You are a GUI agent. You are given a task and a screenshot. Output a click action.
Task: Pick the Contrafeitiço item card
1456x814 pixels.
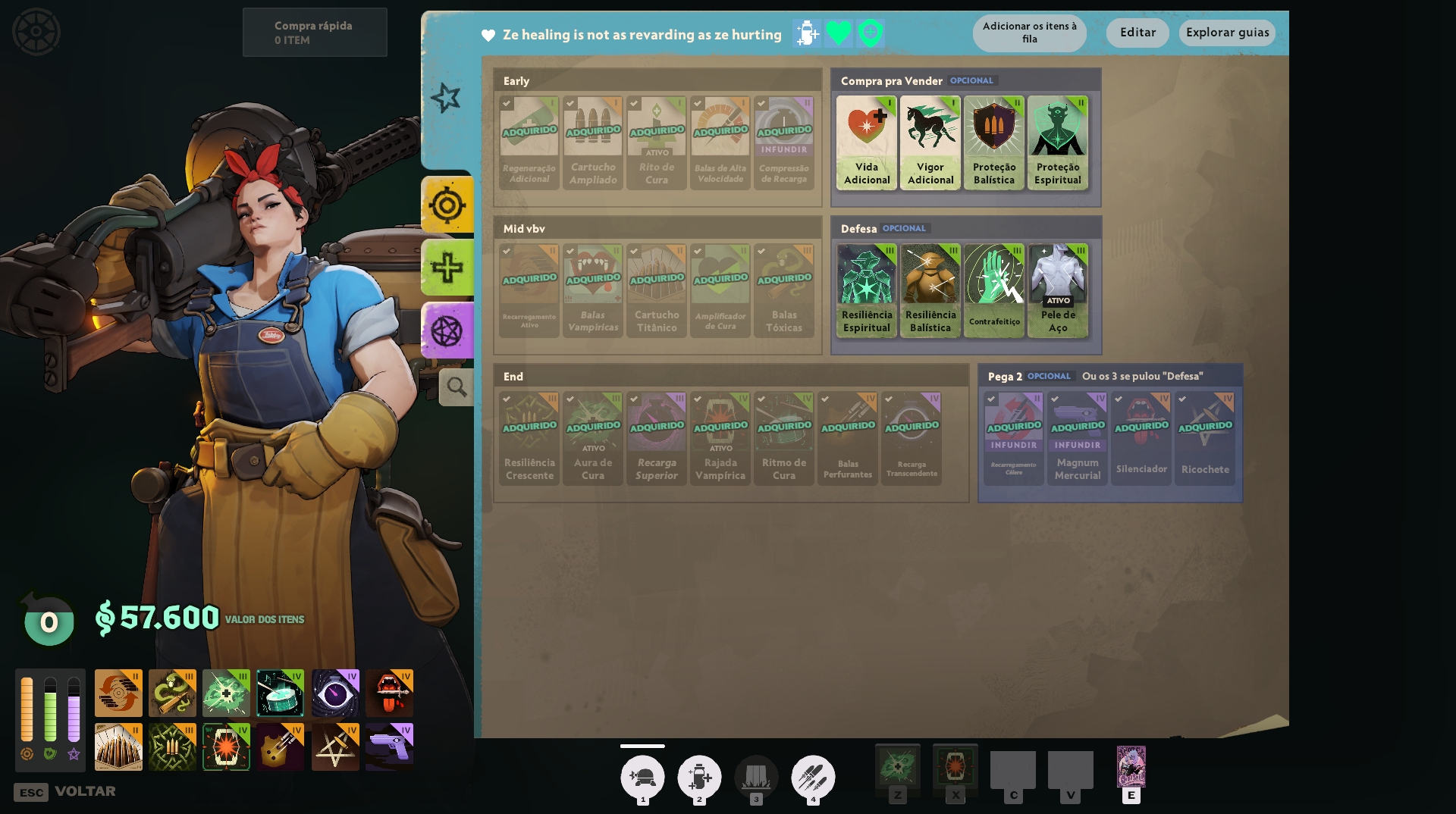pos(994,290)
